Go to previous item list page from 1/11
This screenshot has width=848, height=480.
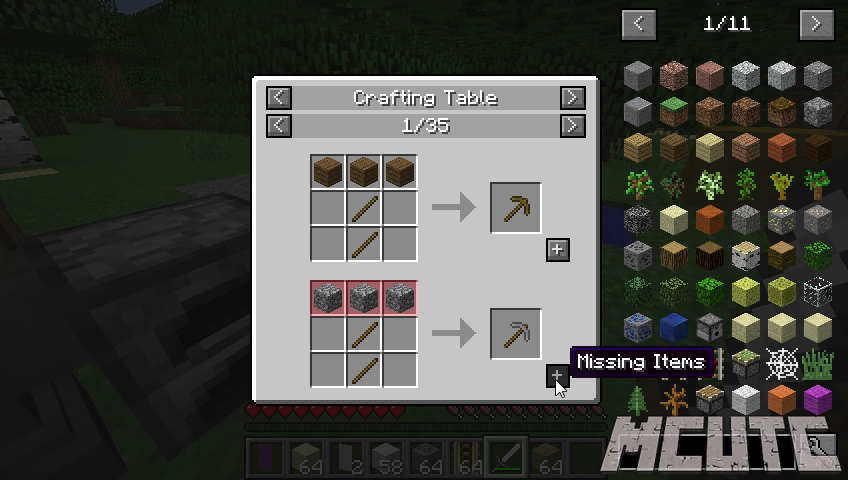[638, 24]
